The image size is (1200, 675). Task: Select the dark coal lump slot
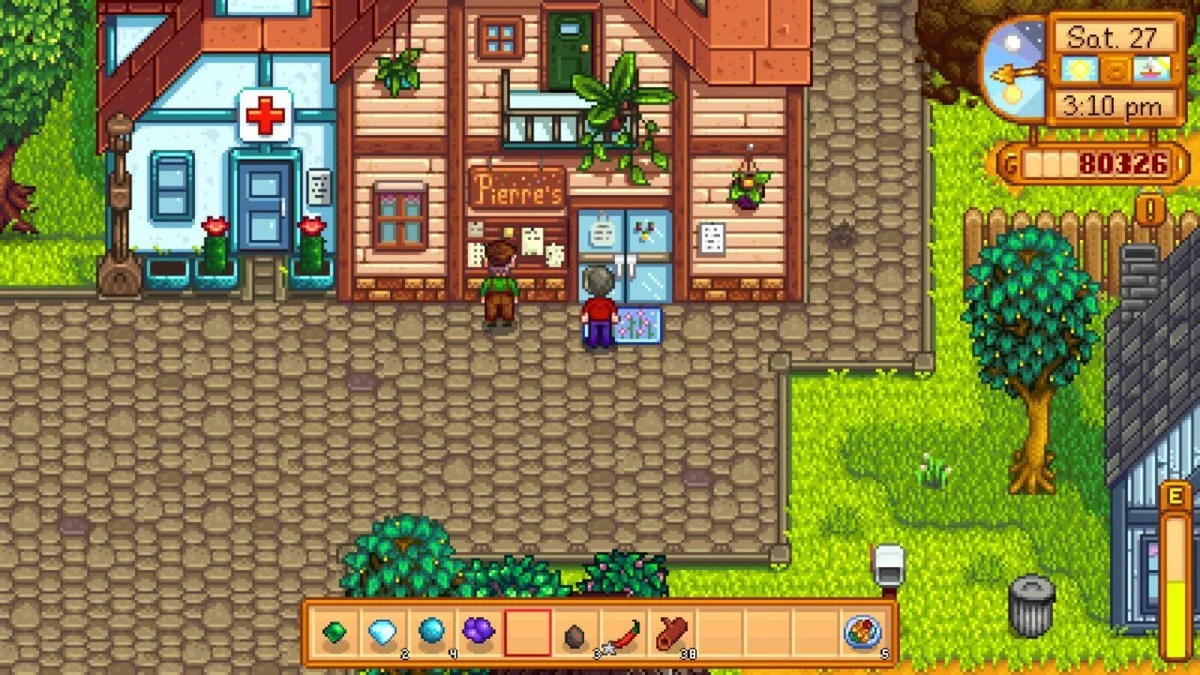[x=575, y=633]
